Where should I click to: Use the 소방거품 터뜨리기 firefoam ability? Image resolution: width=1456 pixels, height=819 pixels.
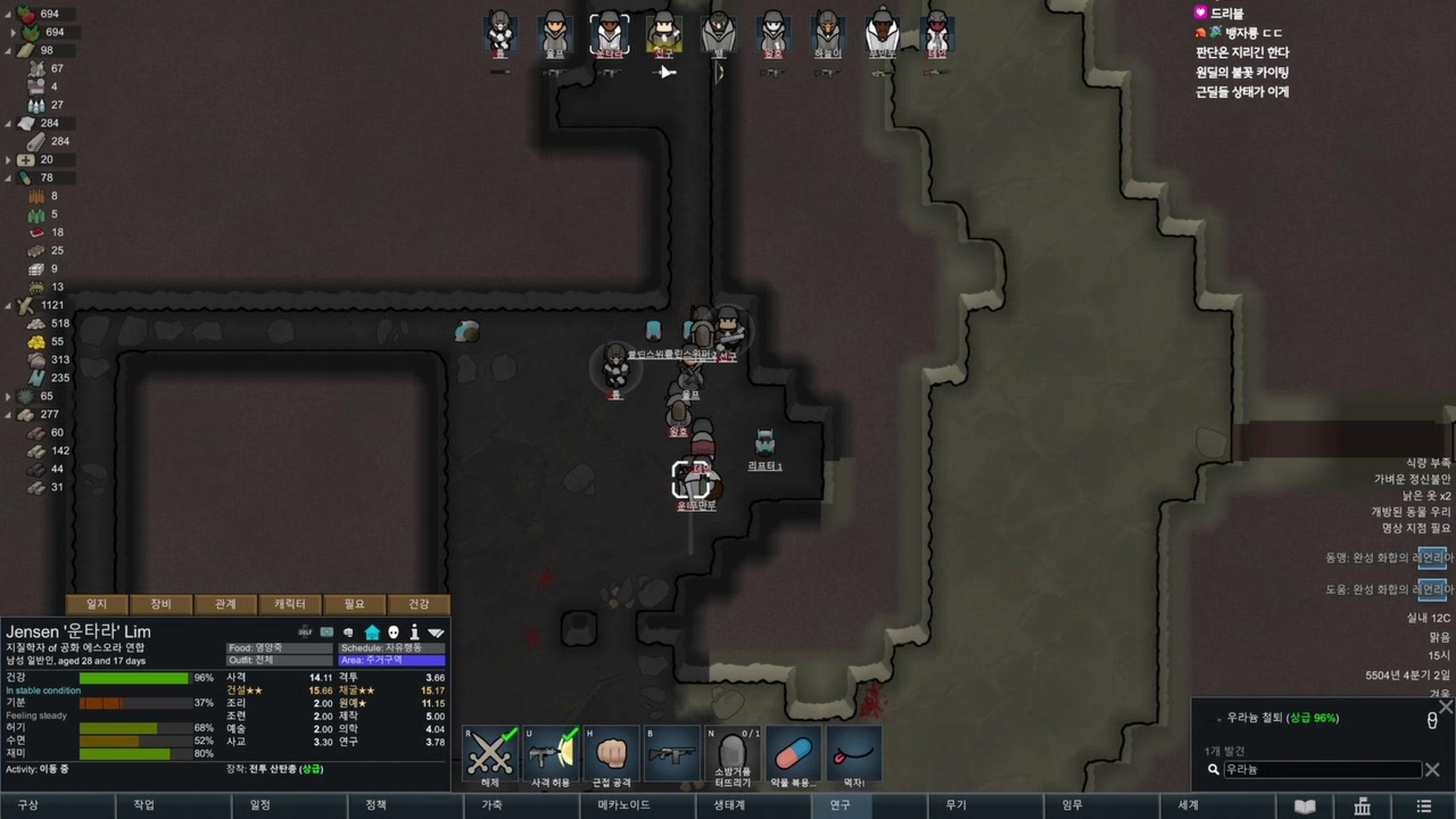(x=732, y=756)
